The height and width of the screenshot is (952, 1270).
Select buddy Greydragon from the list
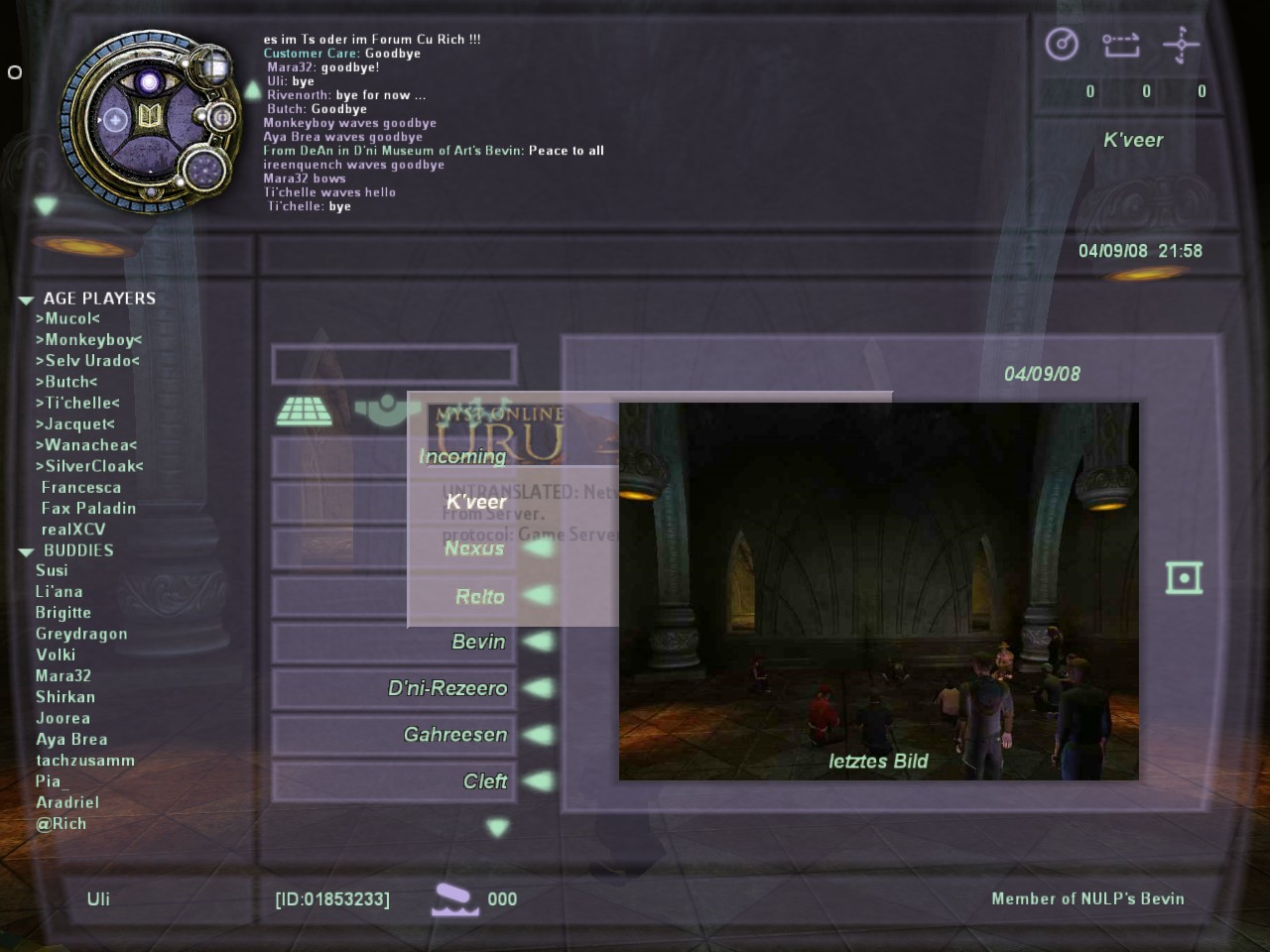pyautogui.click(x=81, y=634)
